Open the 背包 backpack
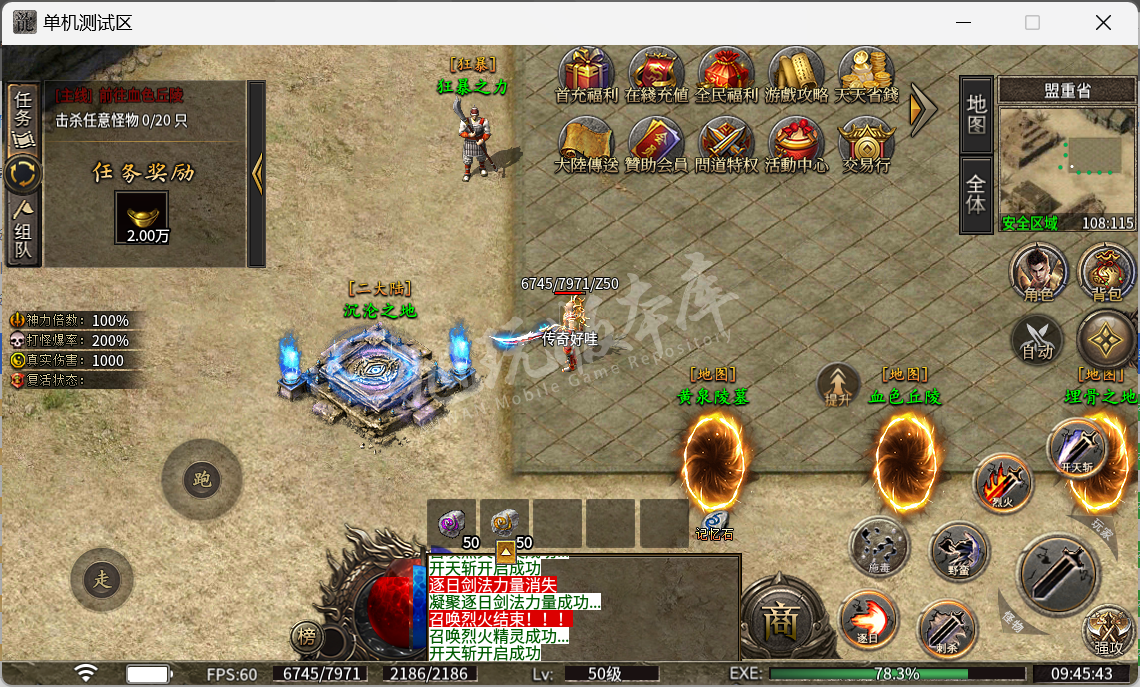1140x687 pixels. click(1106, 273)
